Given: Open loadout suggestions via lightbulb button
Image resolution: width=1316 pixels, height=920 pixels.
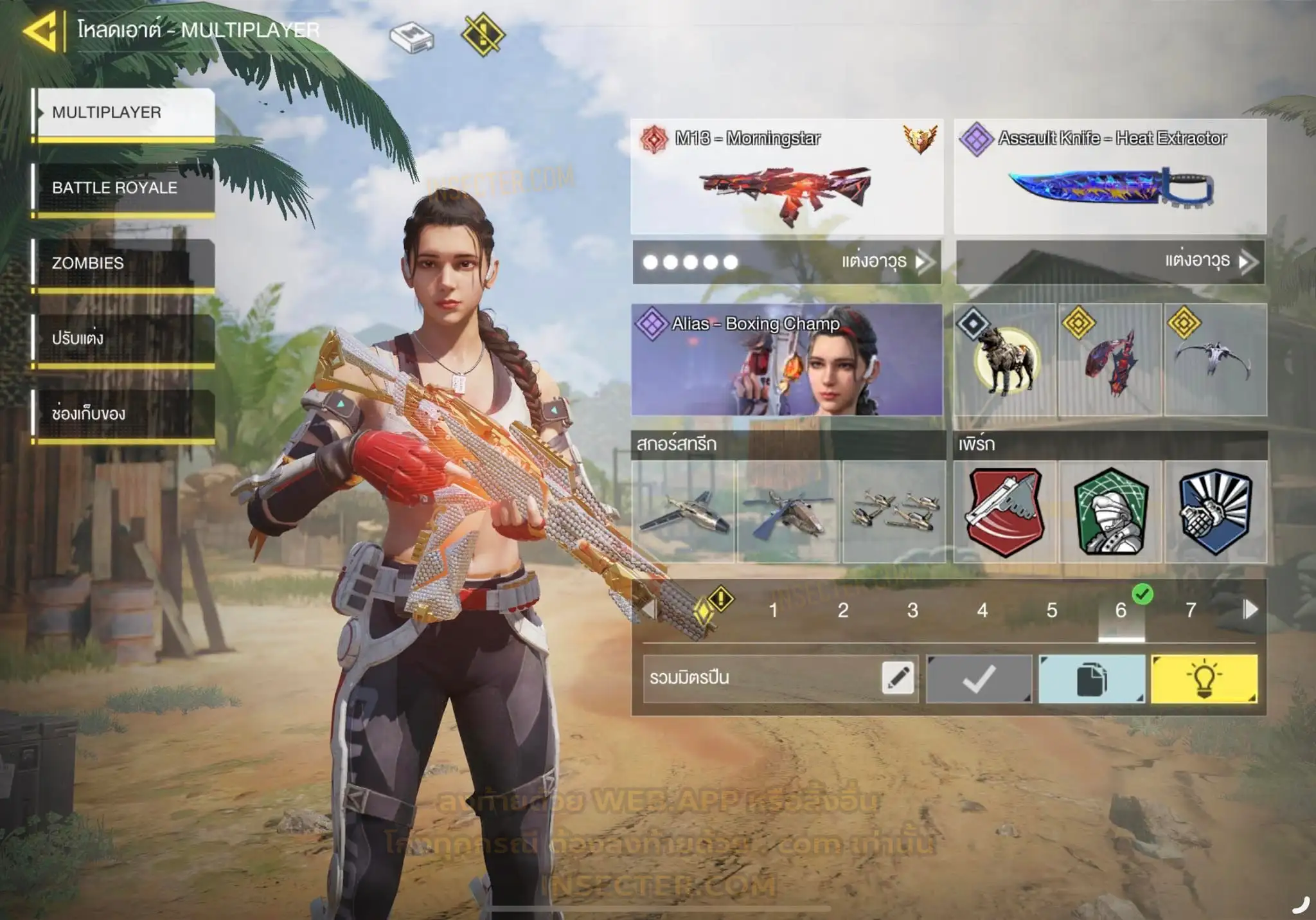Looking at the screenshot, I should (x=1204, y=679).
